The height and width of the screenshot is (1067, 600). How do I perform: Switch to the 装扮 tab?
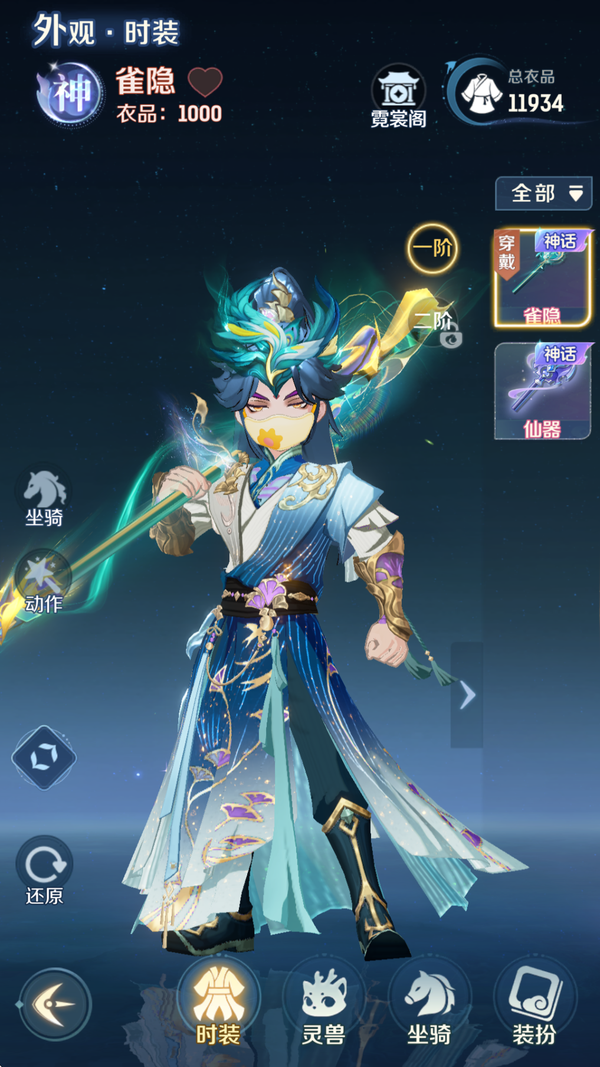[534, 1003]
